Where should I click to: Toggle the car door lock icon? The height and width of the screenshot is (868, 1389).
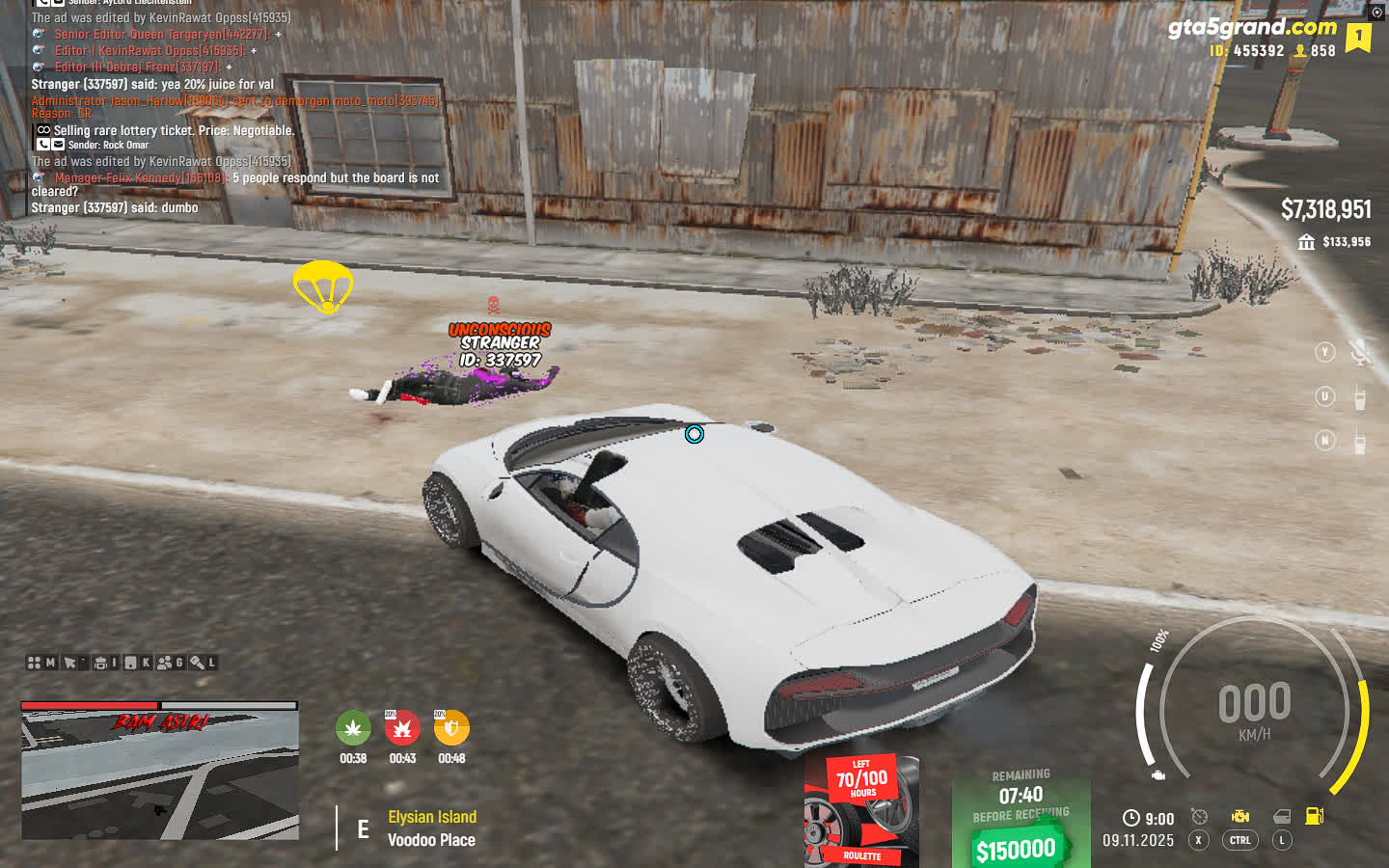[x=1282, y=817]
